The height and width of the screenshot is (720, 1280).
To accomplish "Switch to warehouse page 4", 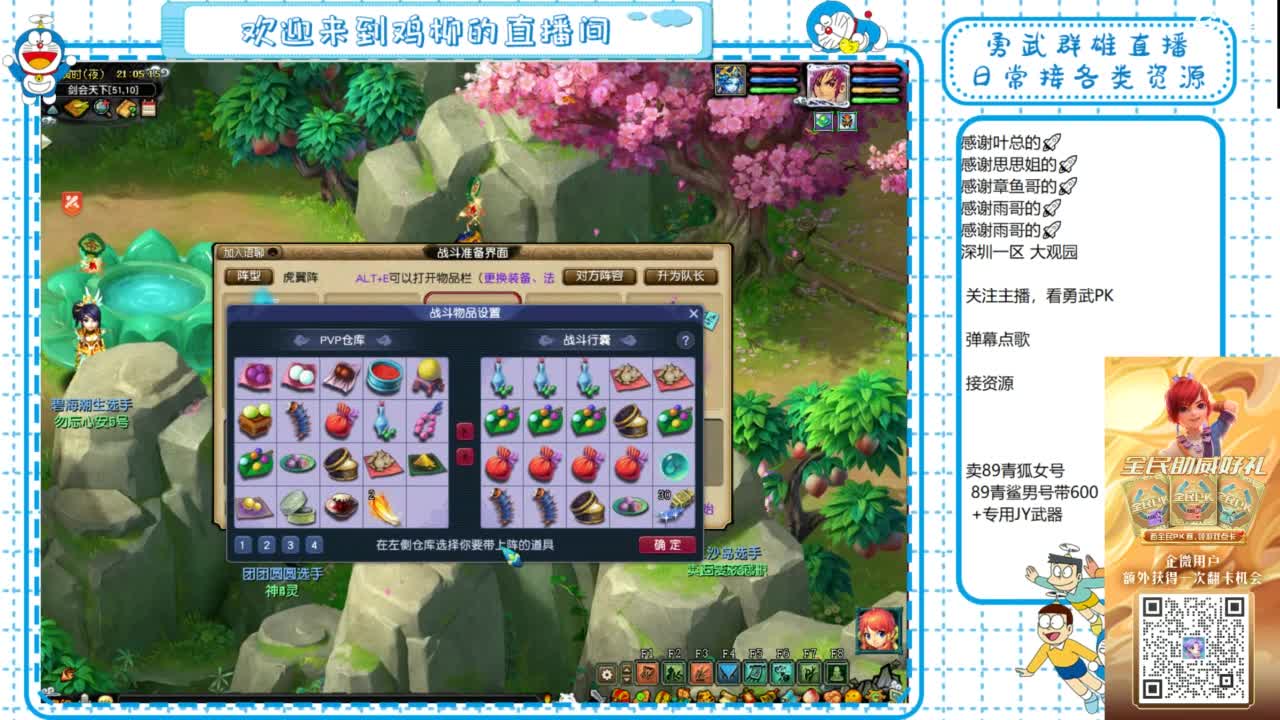I will [314, 544].
